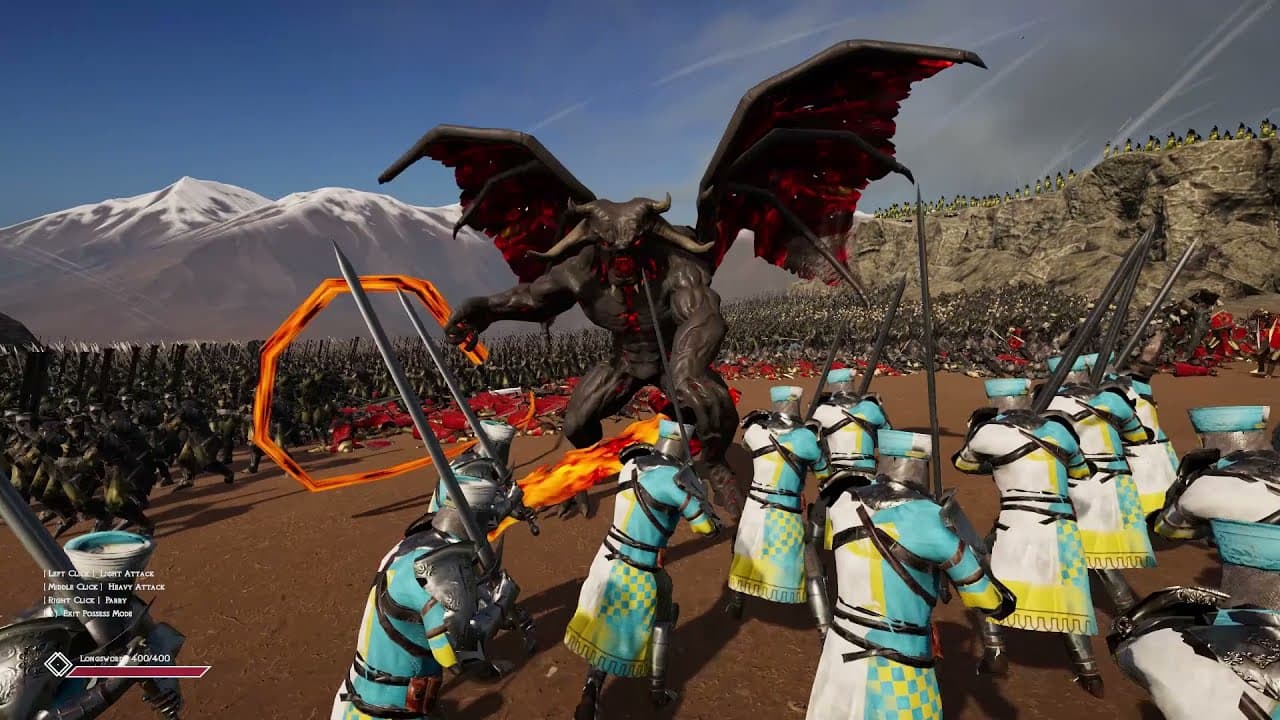Click the Longsword unit name label
Screen dimensions: 1280x720
pyautogui.click(x=103, y=659)
